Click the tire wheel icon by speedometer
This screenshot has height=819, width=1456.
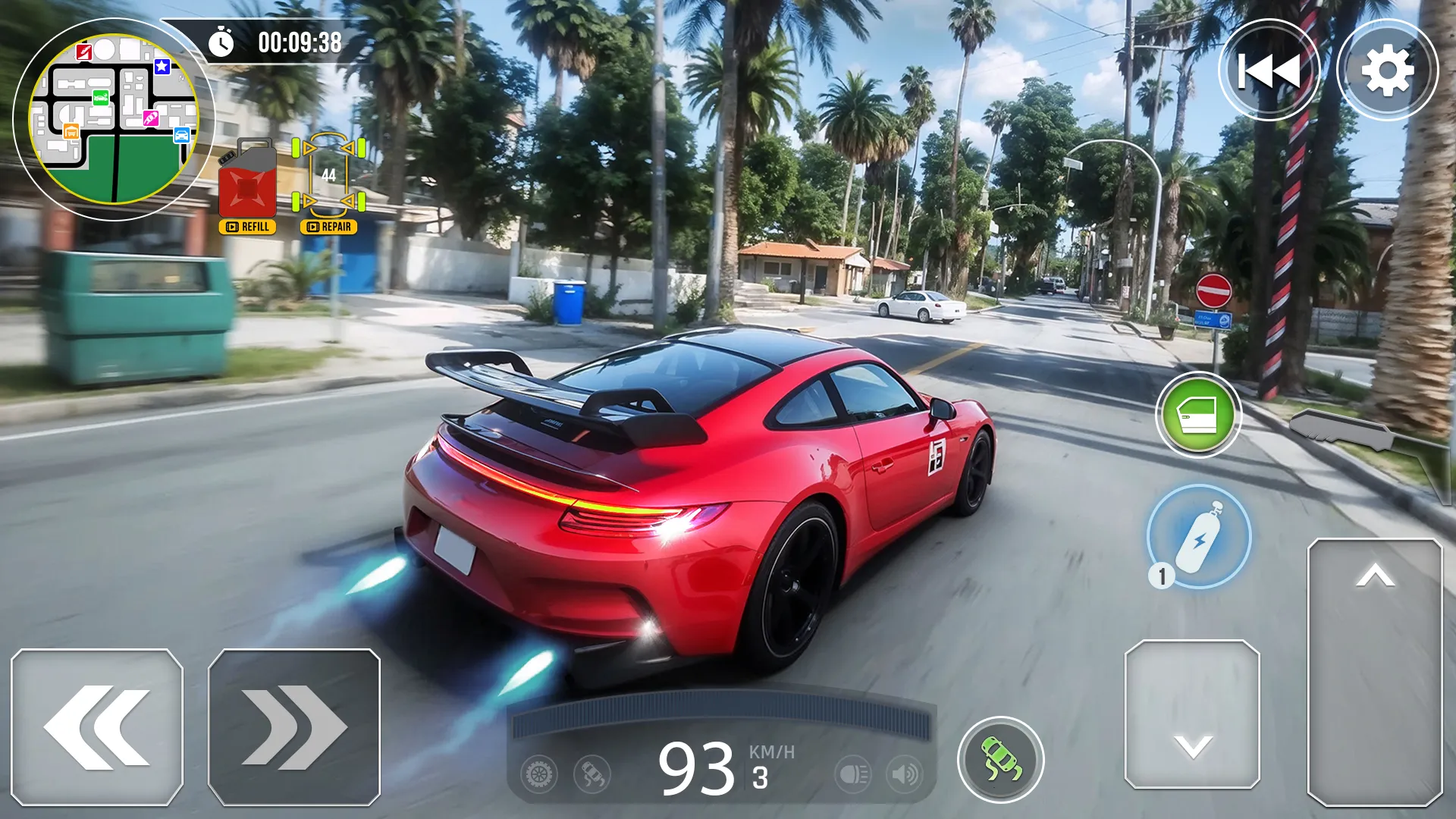pos(539,775)
